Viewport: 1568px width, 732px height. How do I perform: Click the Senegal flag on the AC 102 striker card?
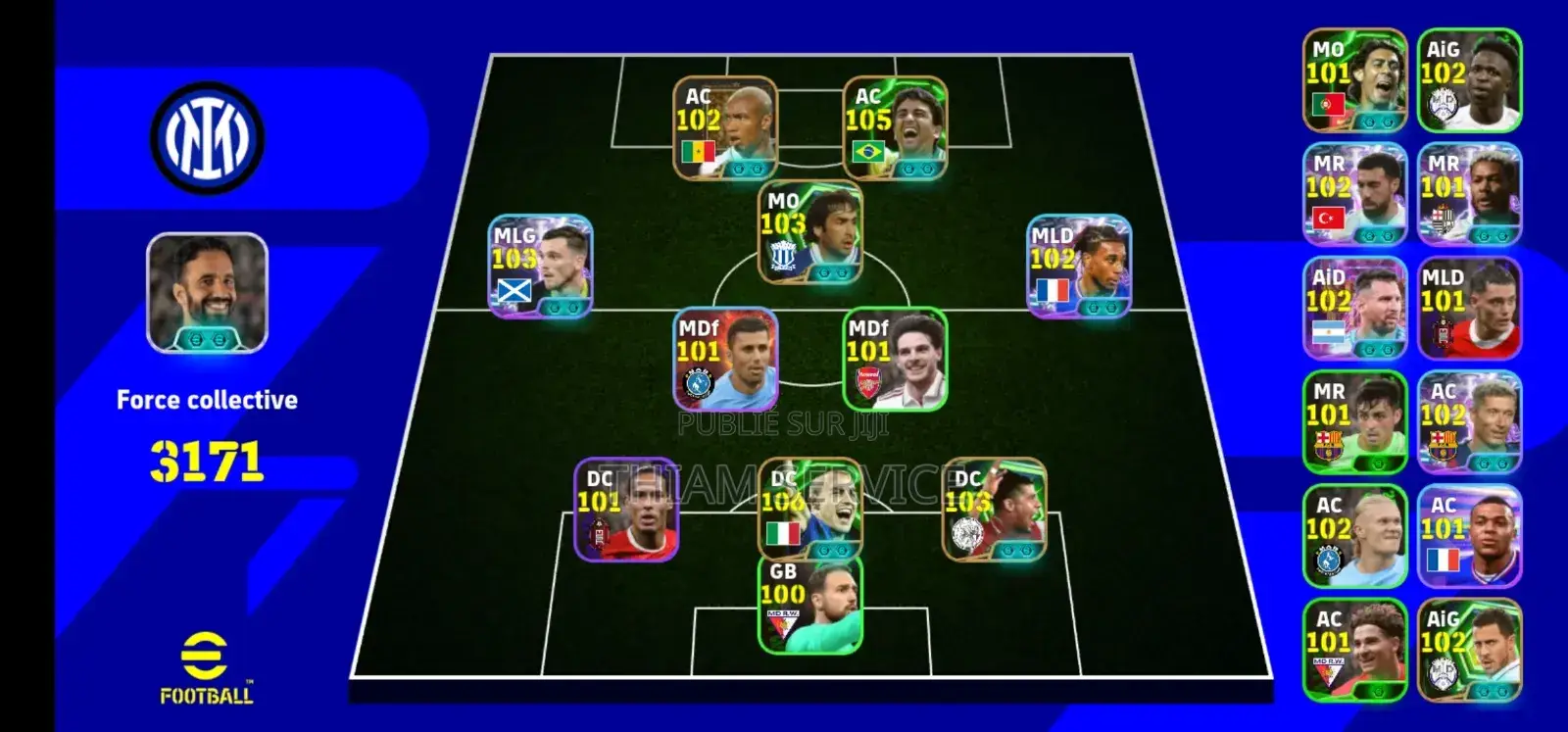(x=699, y=153)
